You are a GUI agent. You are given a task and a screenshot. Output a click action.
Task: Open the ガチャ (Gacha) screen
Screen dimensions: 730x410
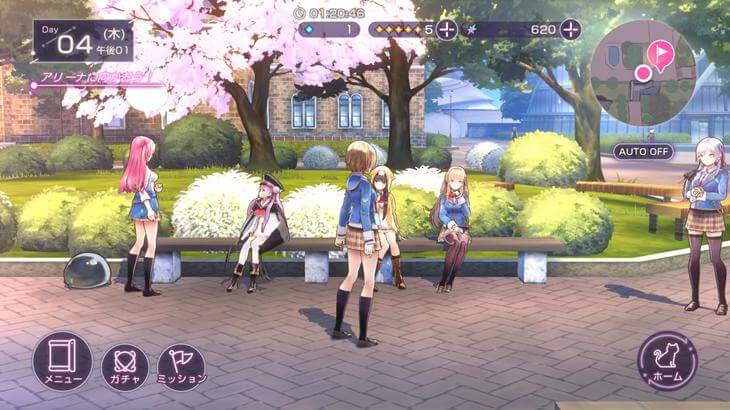pyautogui.click(x=125, y=365)
